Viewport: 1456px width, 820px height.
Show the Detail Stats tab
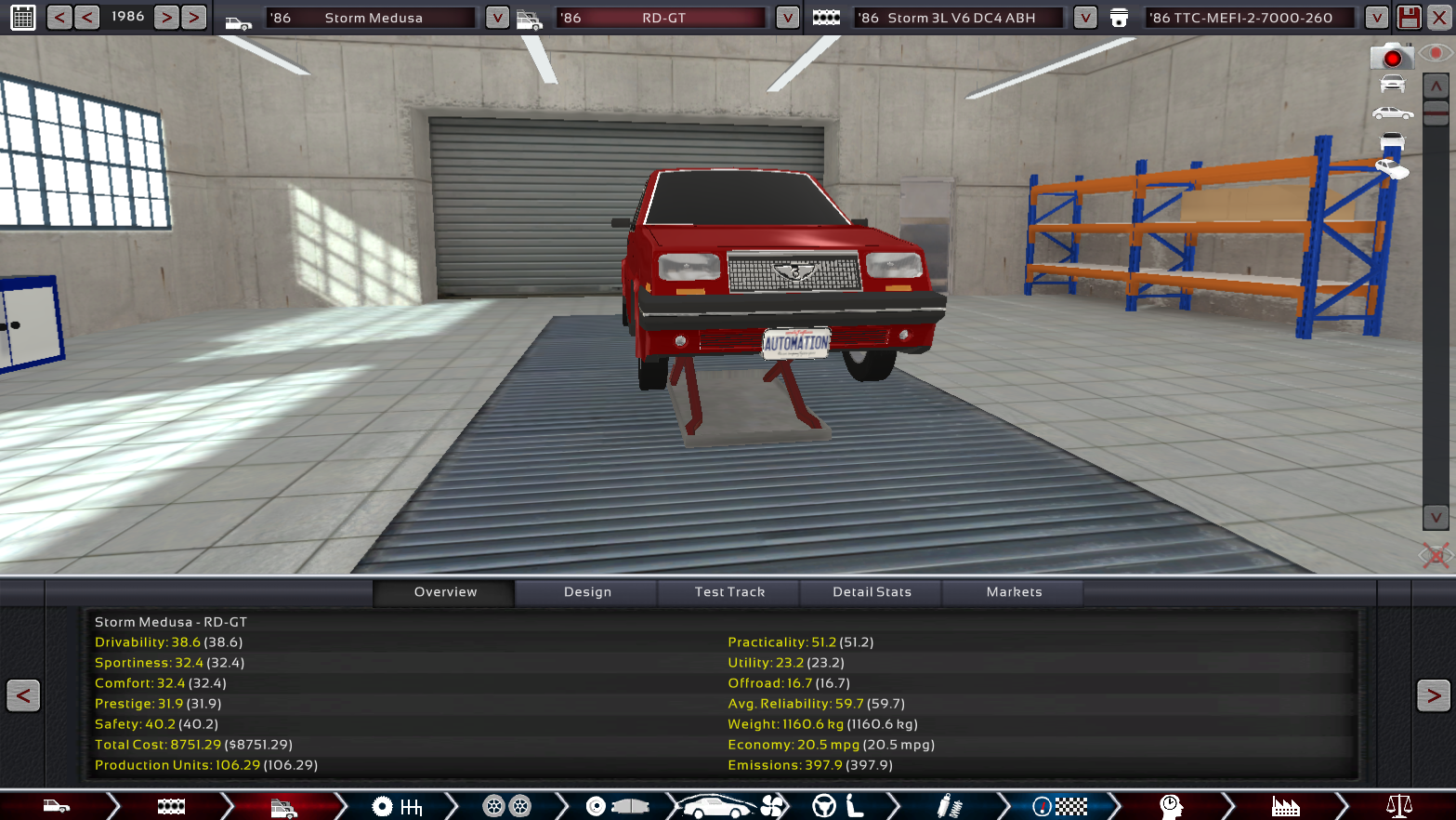tap(872, 592)
